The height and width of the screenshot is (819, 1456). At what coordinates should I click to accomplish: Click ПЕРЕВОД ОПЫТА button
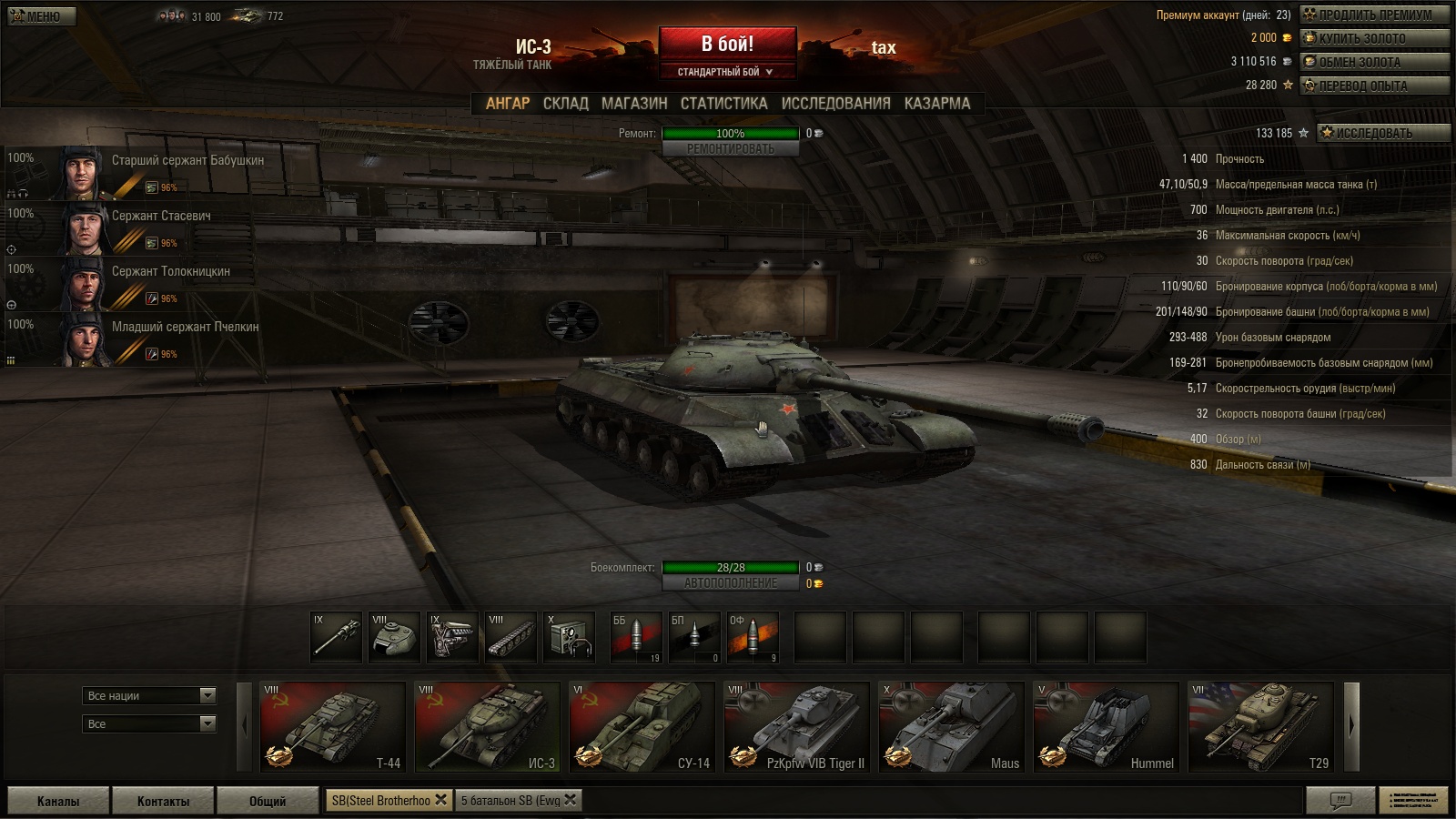click(1374, 86)
